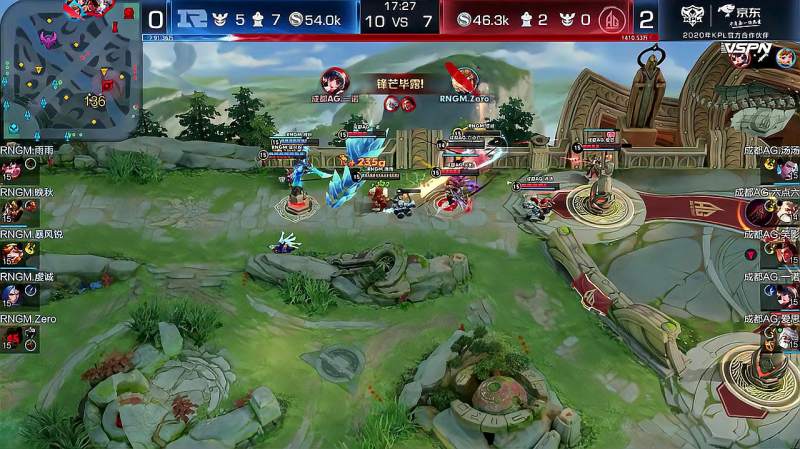Click the RNG team logo in scoreboard
The image size is (800, 449).
190,18
